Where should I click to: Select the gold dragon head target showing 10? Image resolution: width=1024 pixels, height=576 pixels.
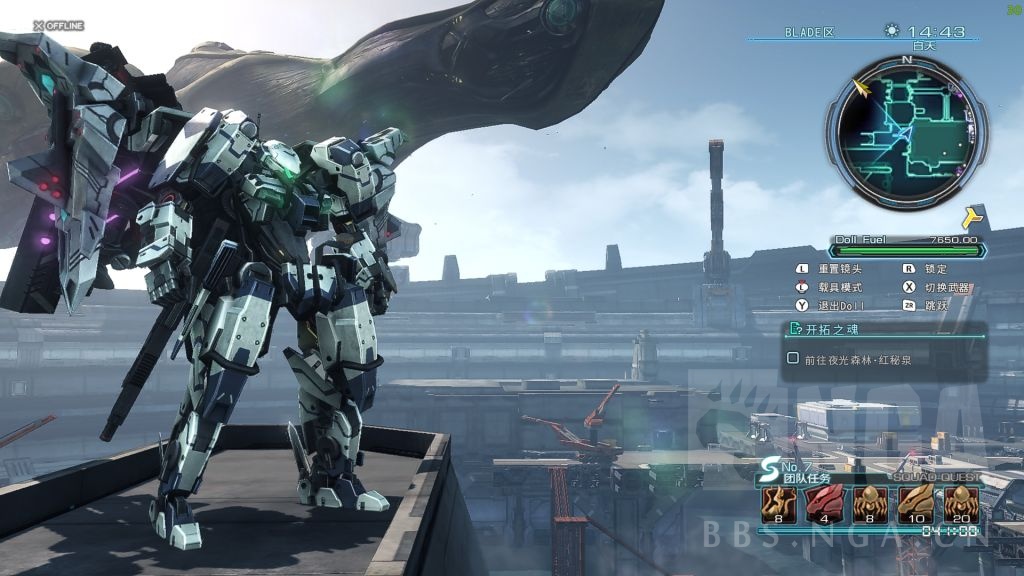click(x=914, y=503)
